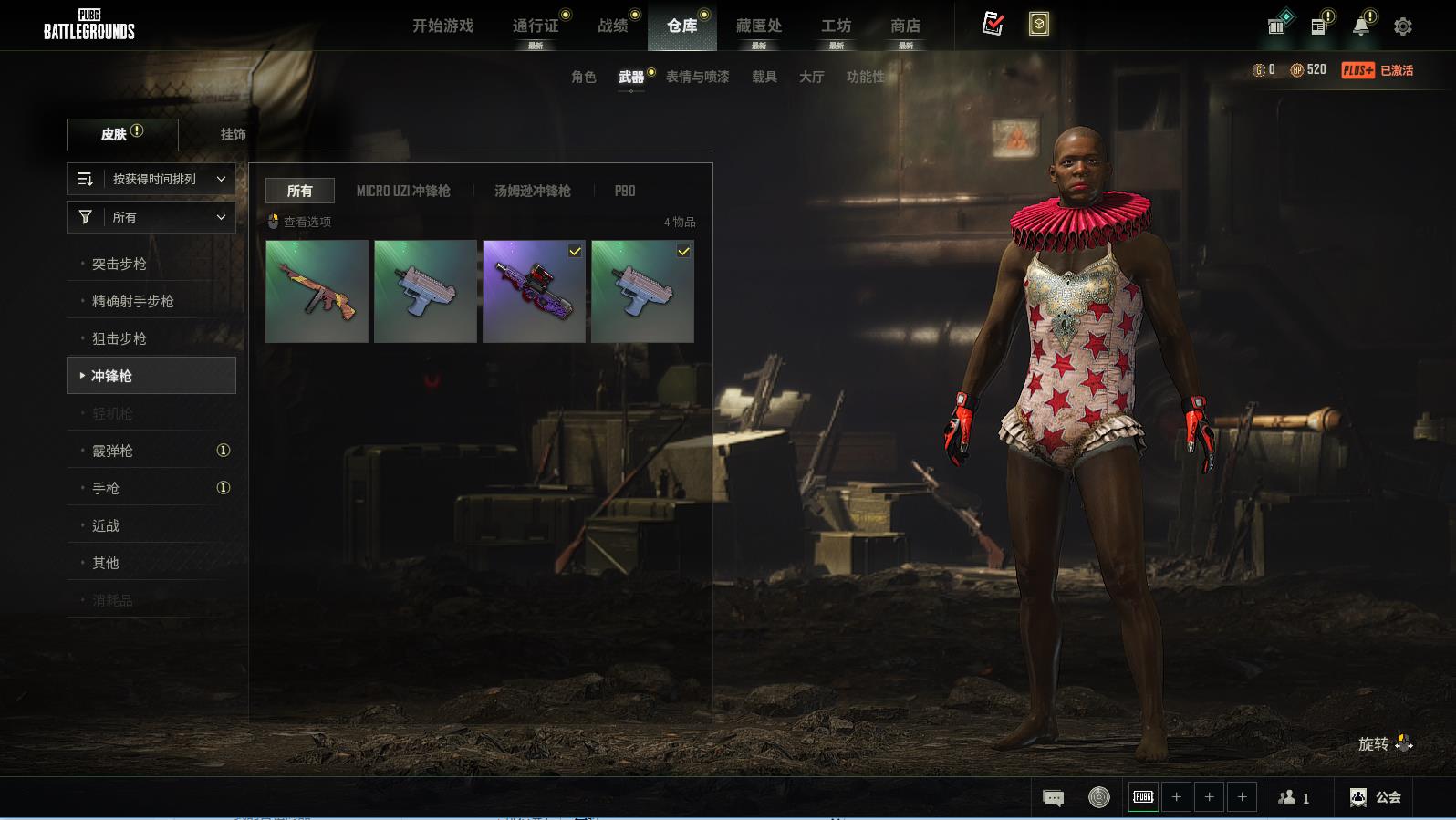This screenshot has height=820, width=1456.
Task: Filter skins by P90
Action: tap(625, 191)
